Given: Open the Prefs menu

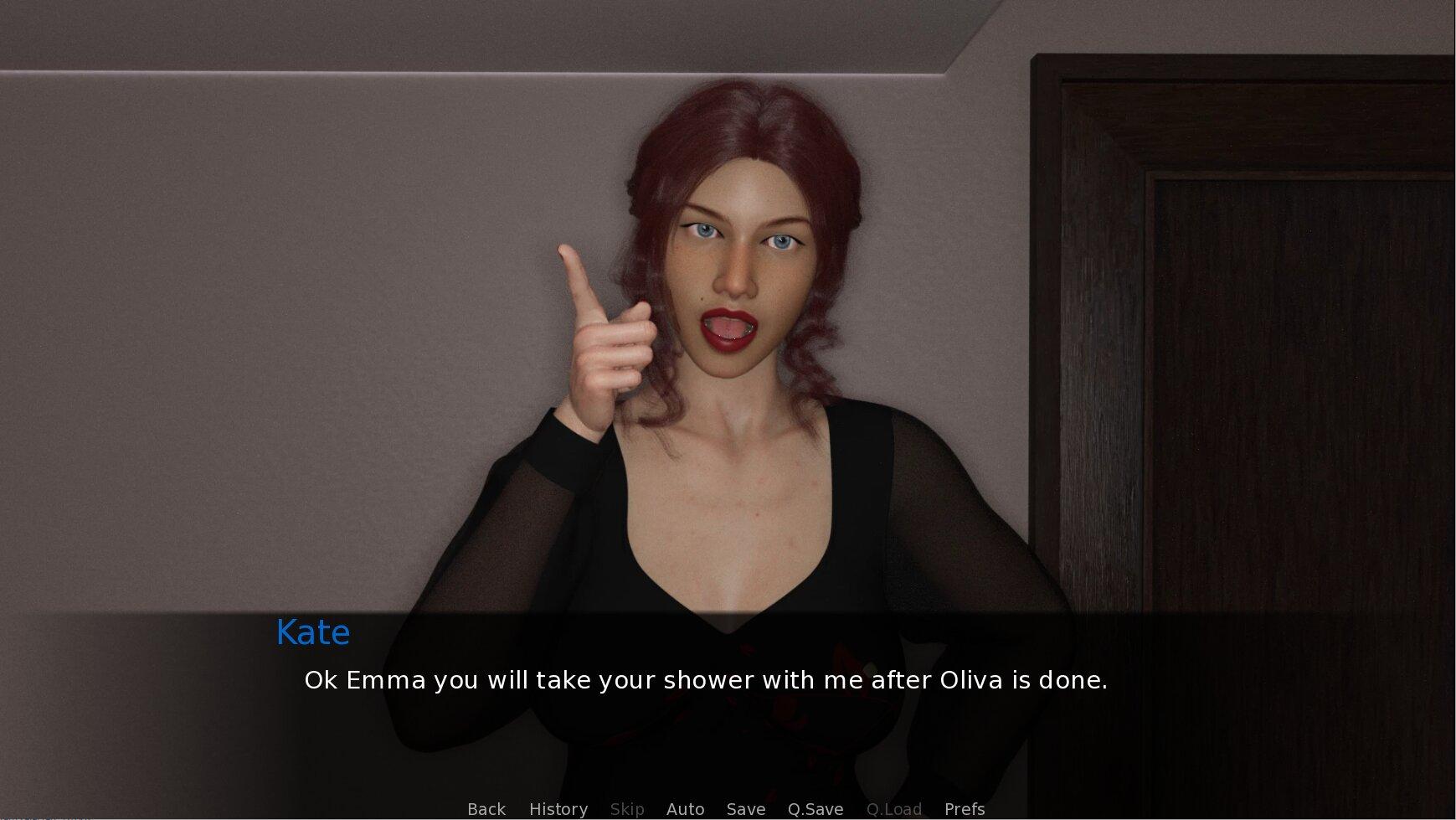Looking at the screenshot, I should tap(965, 809).
